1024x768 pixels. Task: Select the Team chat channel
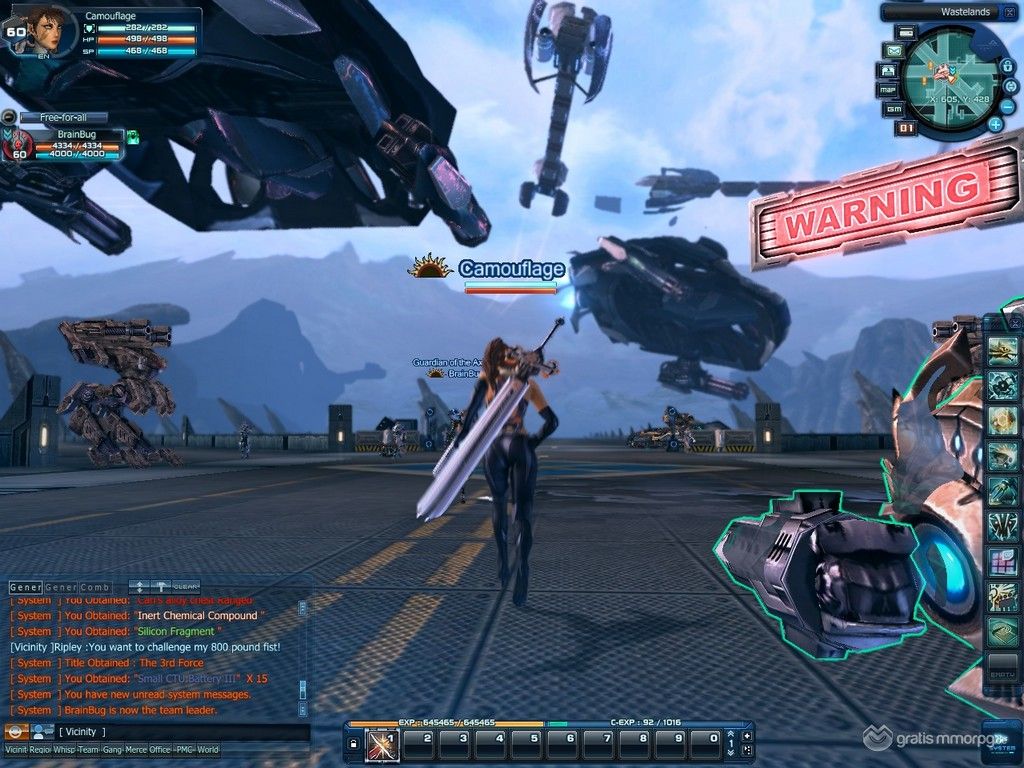(x=89, y=749)
